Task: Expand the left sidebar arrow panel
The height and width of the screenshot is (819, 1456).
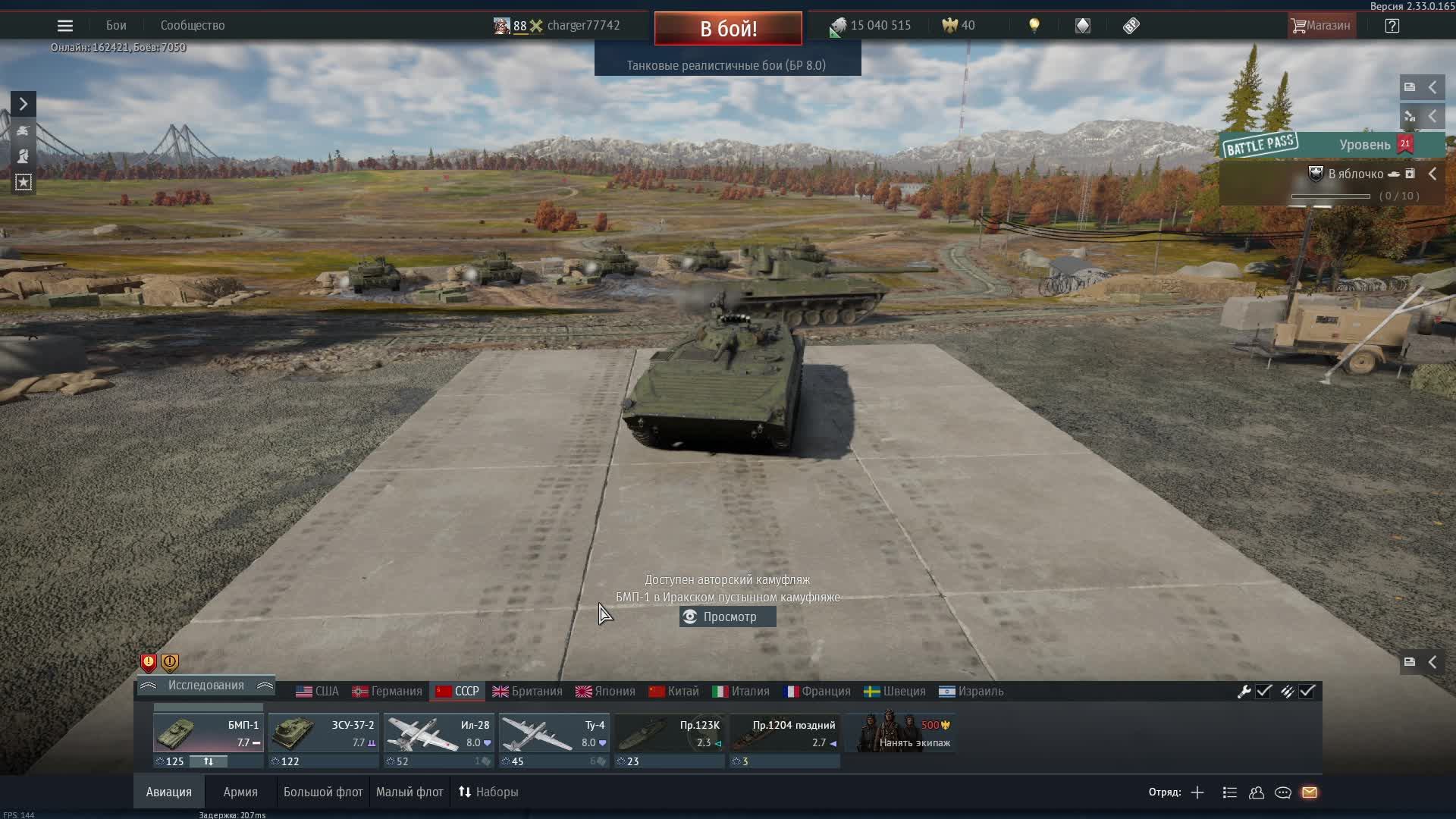Action: (23, 104)
